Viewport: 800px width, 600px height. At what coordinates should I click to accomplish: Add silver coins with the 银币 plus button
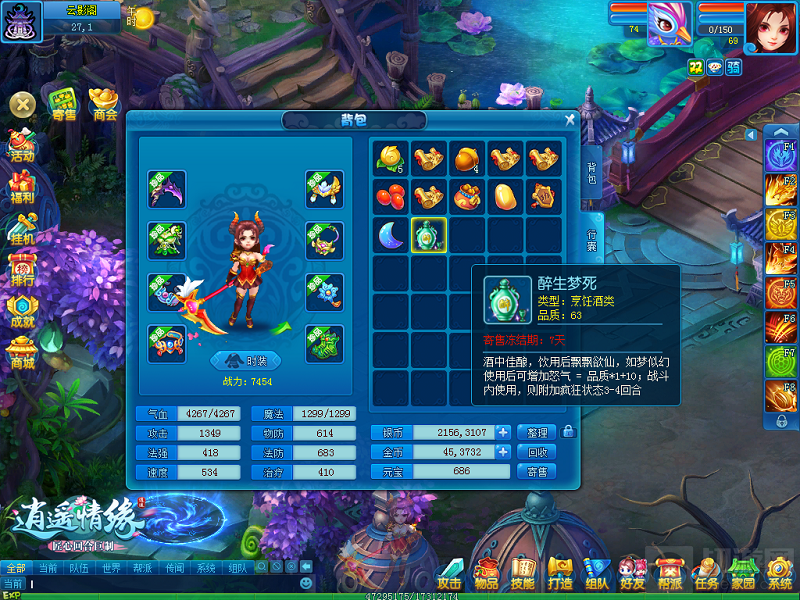pos(503,432)
